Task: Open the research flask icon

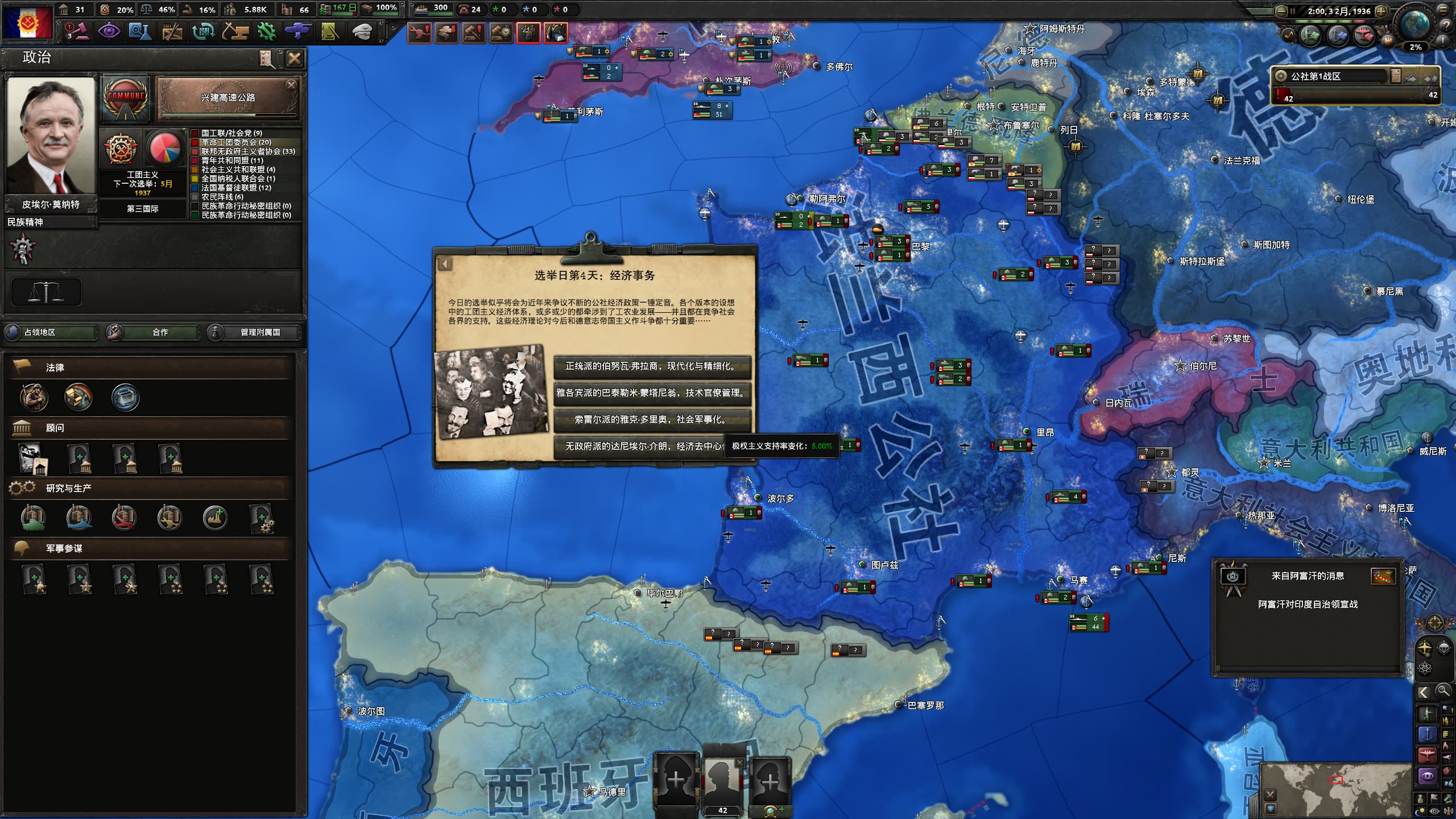Action: coord(139,31)
